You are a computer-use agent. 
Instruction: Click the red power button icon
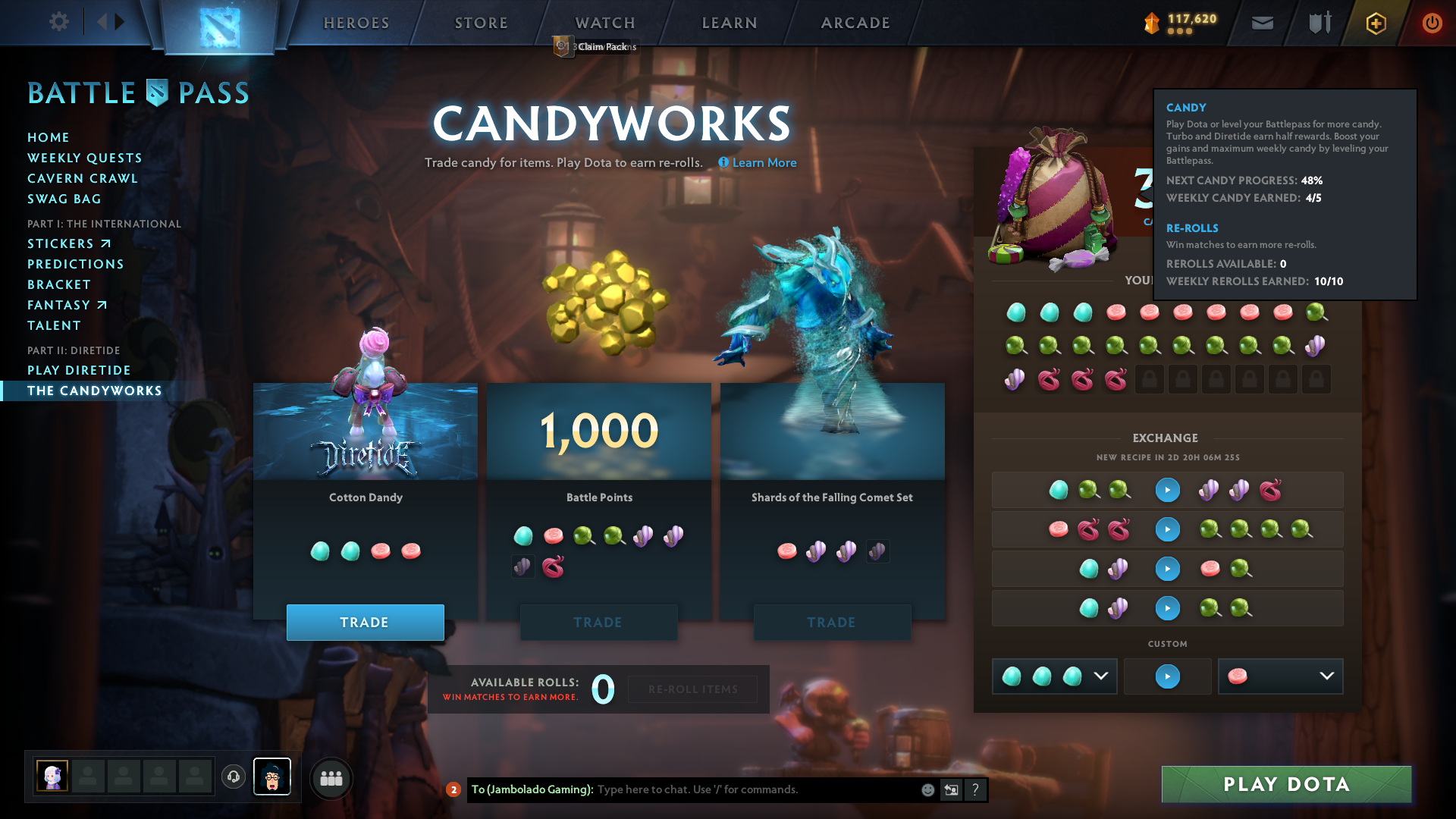pos(1432,23)
